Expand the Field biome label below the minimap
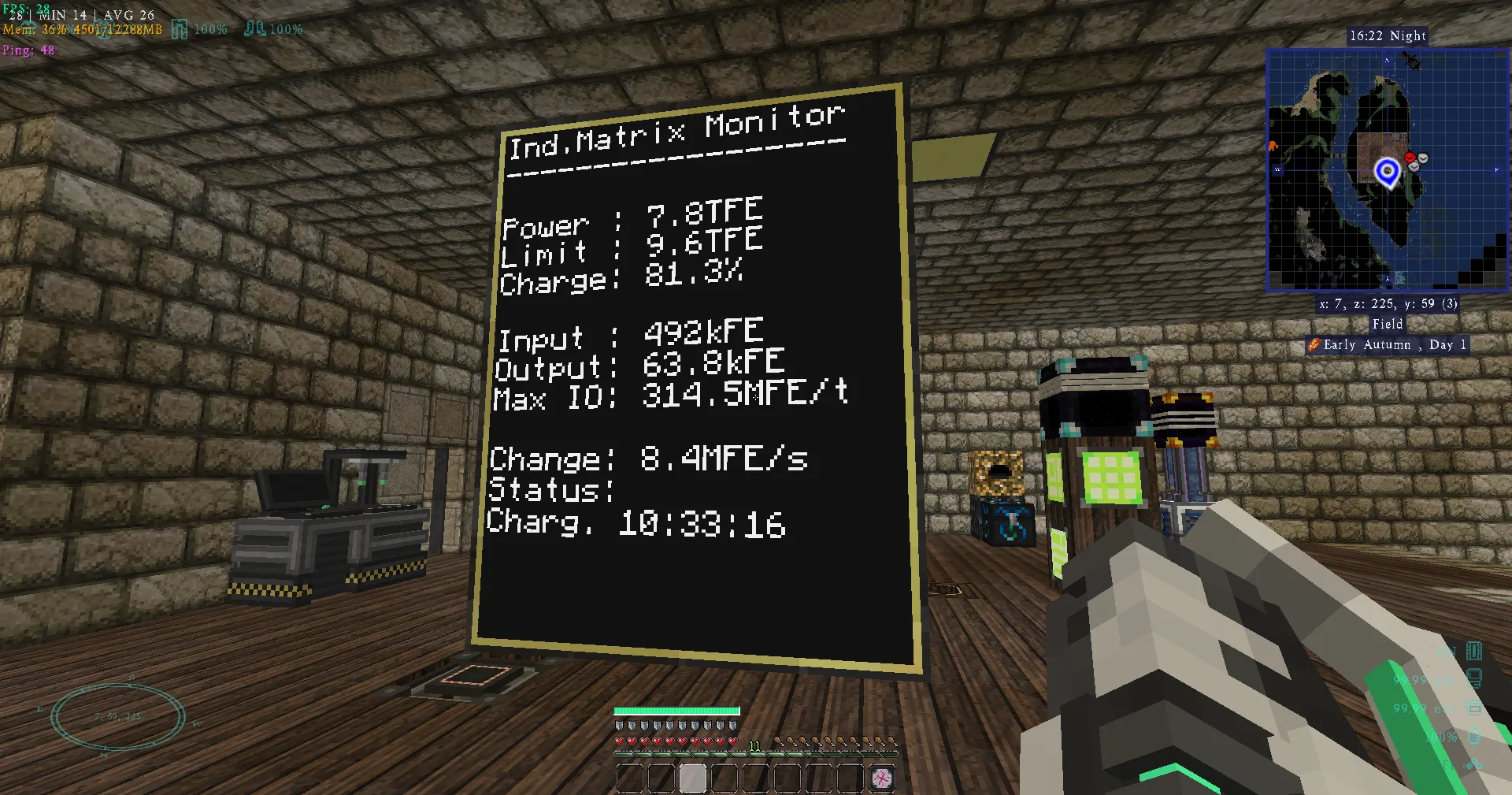This screenshot has height=795, width=1512. (x=1388, y=324)
